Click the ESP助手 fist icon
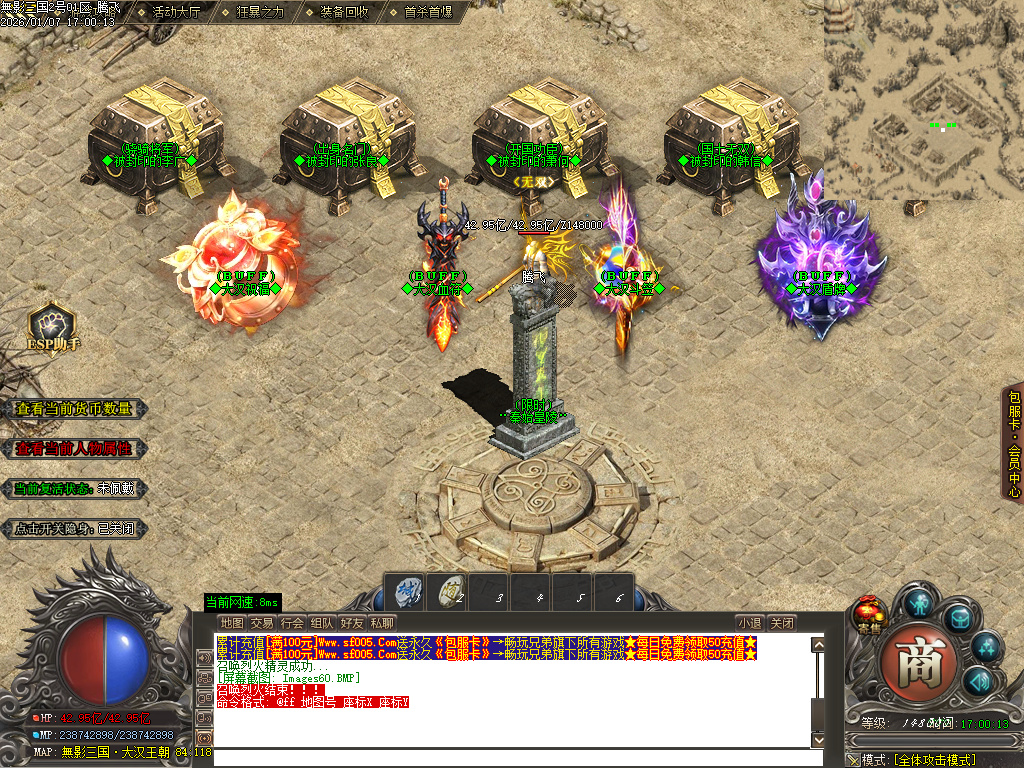Viewport: 1024px width, 768px height. 52,326
